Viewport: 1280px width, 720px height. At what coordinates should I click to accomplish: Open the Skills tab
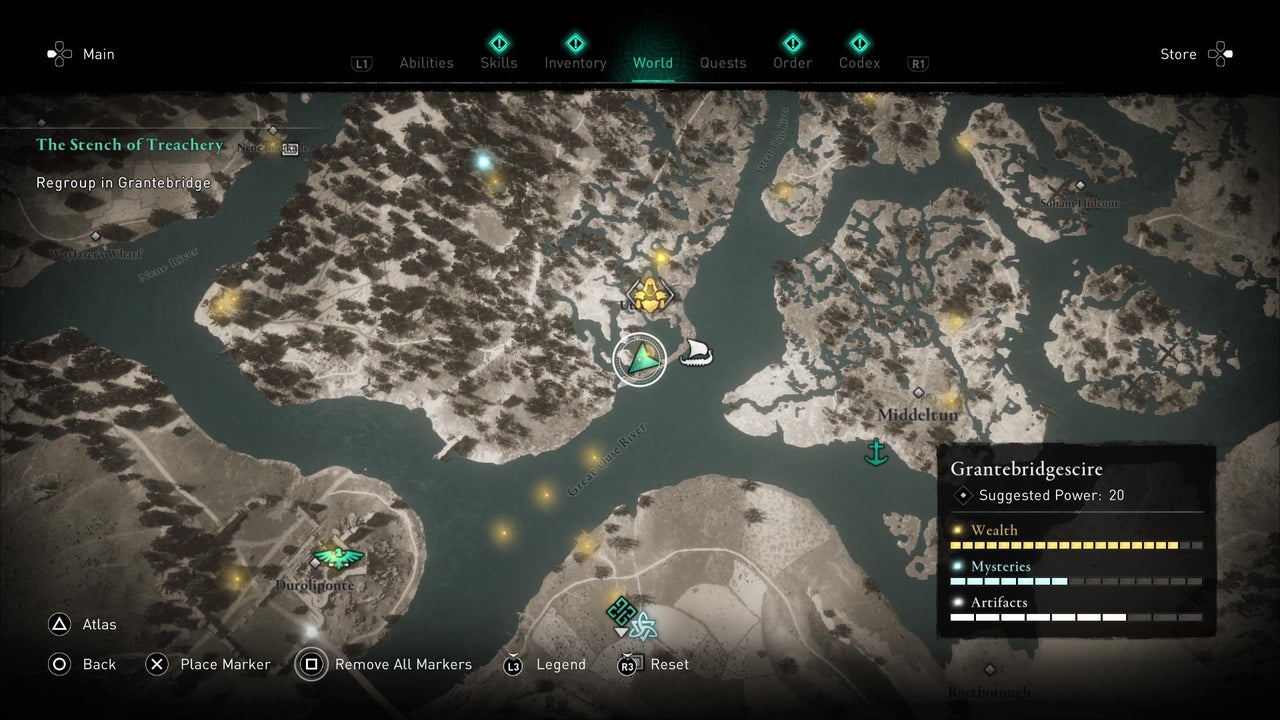click(498, 63)
